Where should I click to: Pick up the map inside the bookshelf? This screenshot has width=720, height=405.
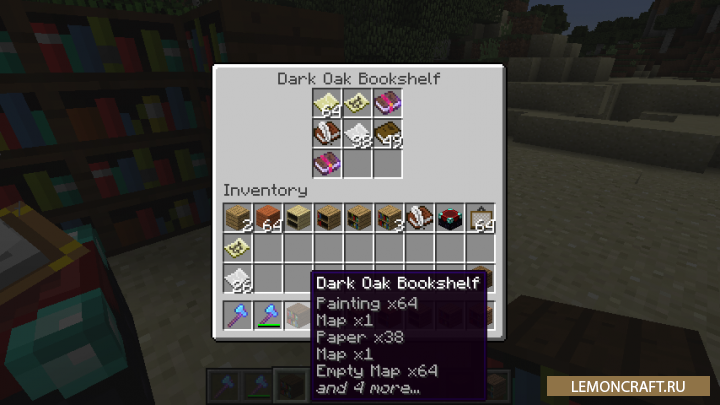coord(358,102)
